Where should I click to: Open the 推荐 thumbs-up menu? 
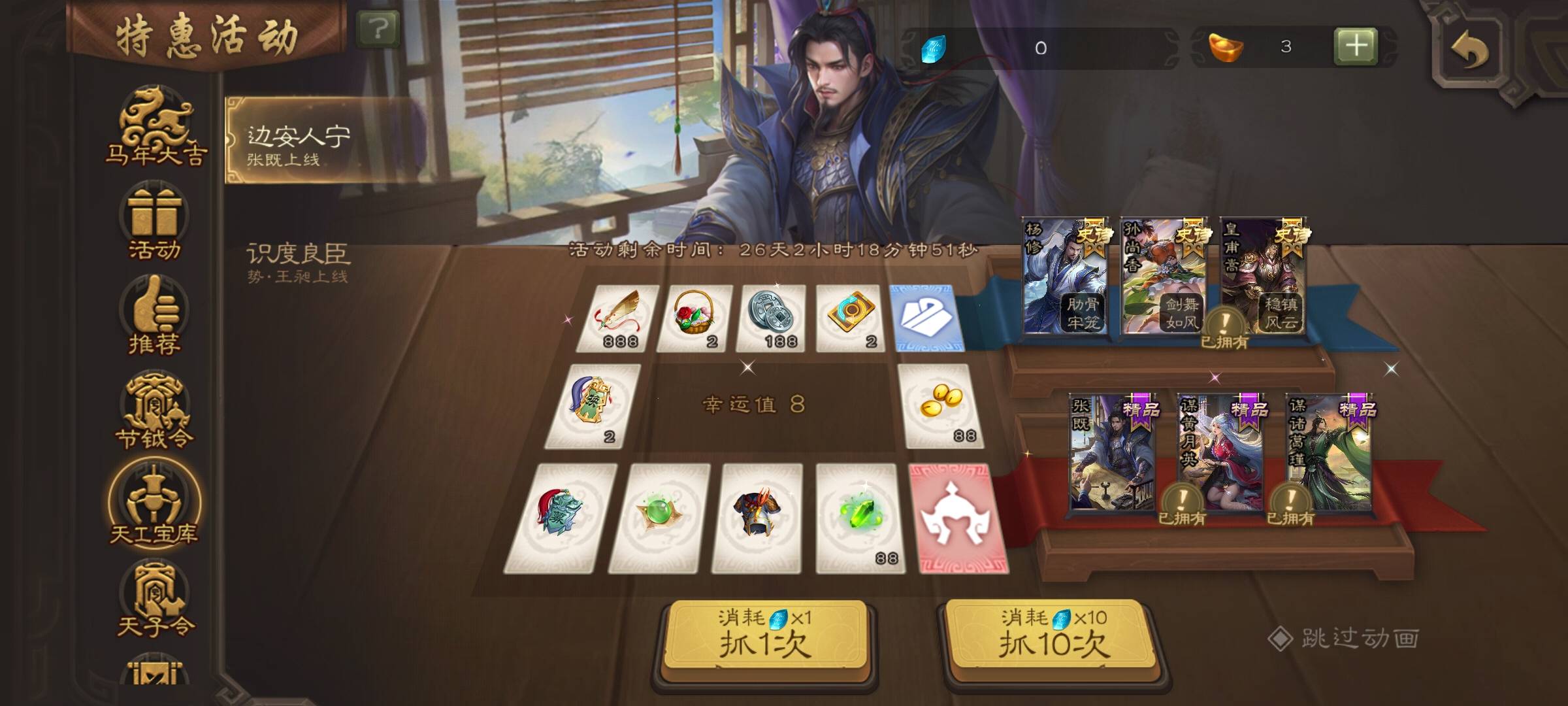click(154, 315)
